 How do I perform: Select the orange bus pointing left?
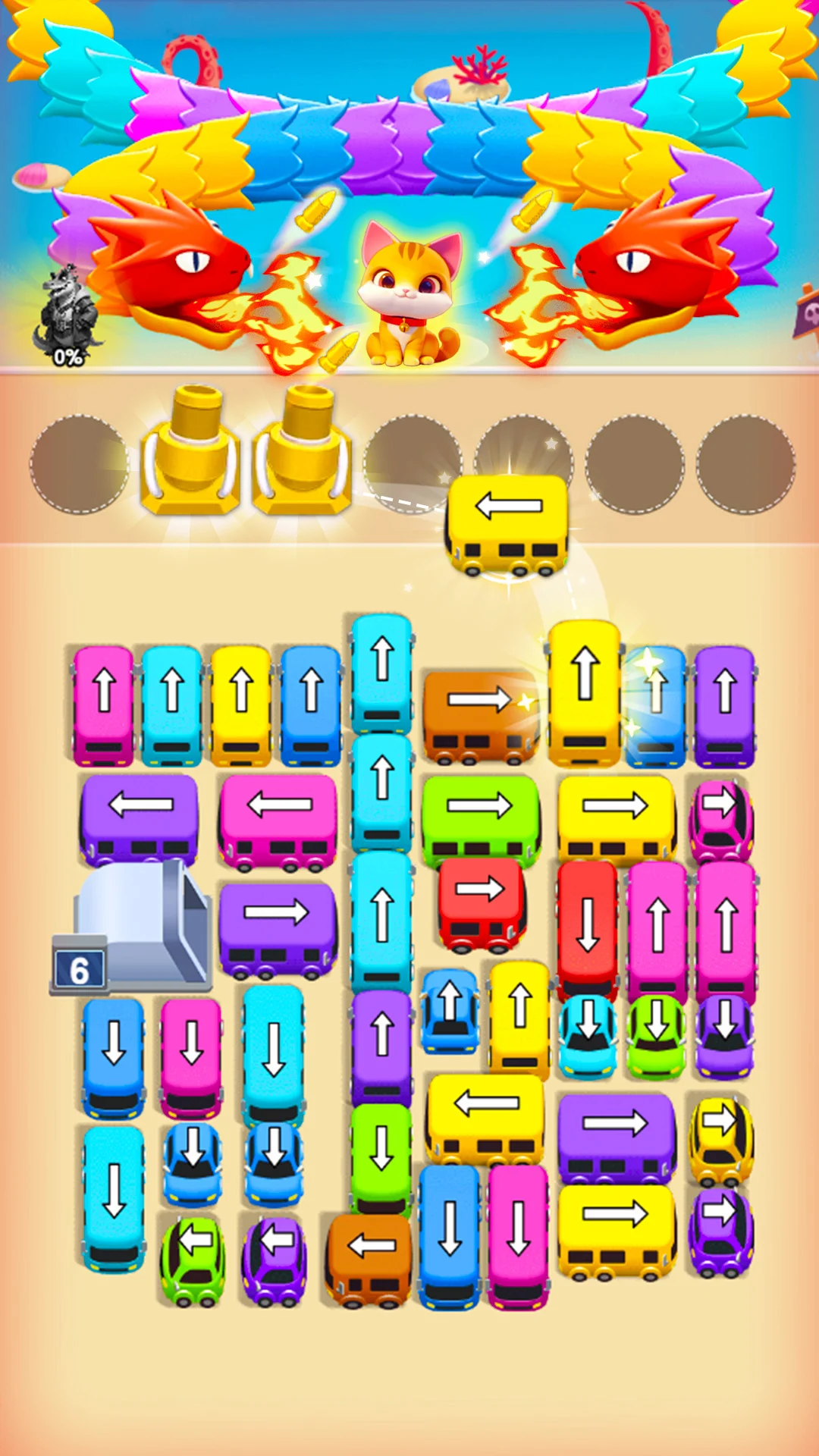369,1259
